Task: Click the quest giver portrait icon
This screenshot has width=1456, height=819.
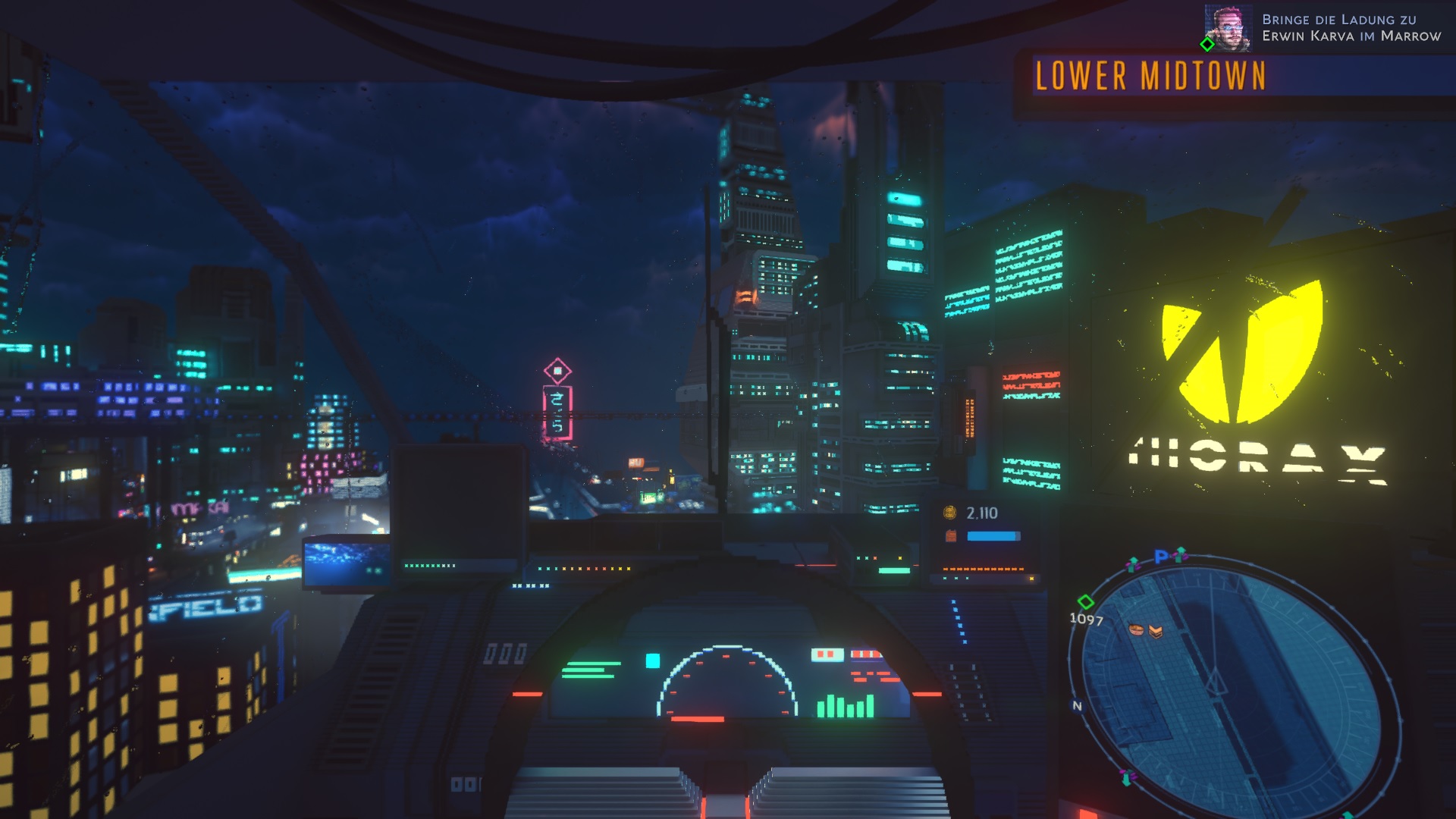Action: (x=1228, y=28)
